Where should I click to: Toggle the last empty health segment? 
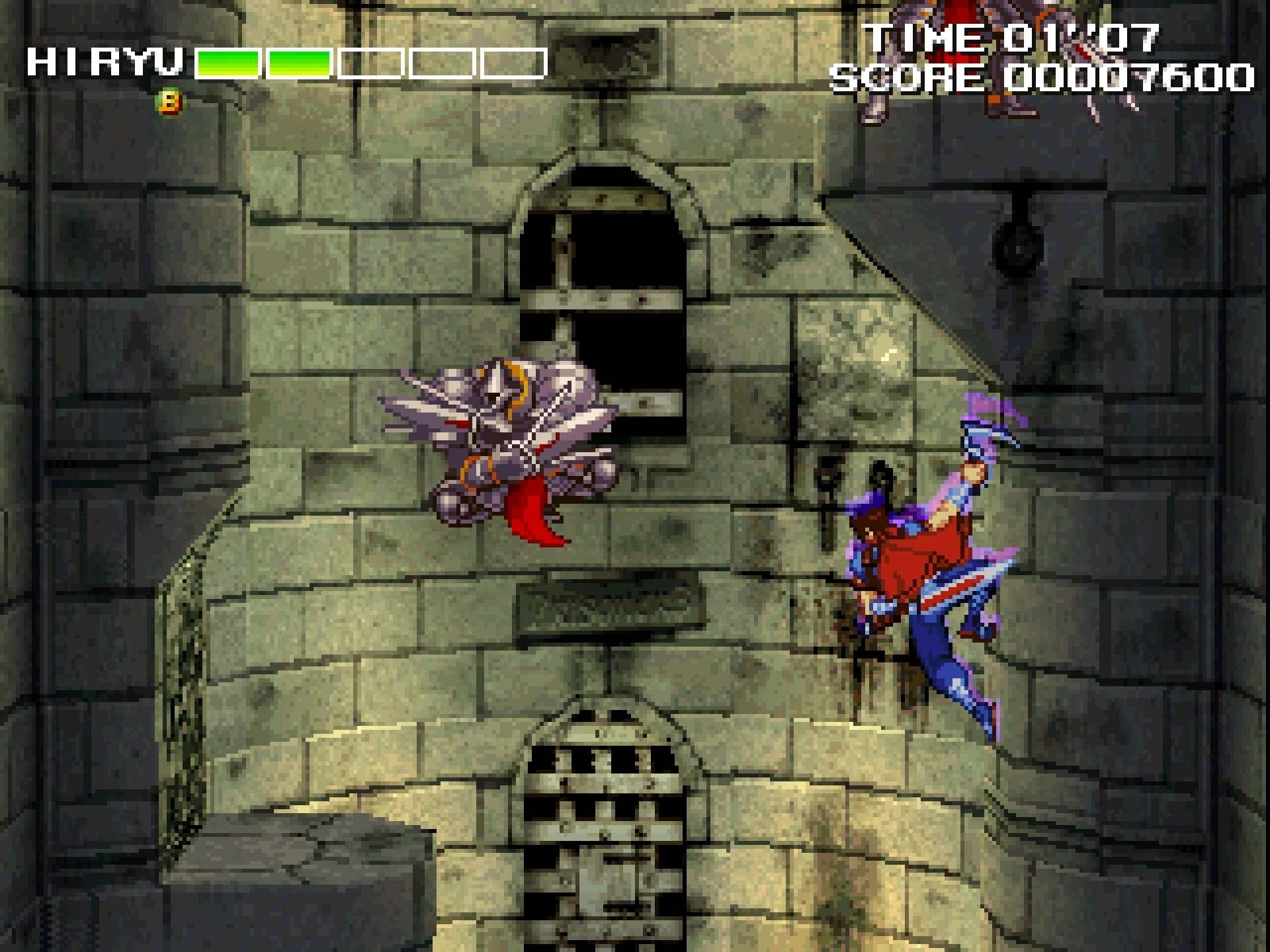[x=513, y=62]
